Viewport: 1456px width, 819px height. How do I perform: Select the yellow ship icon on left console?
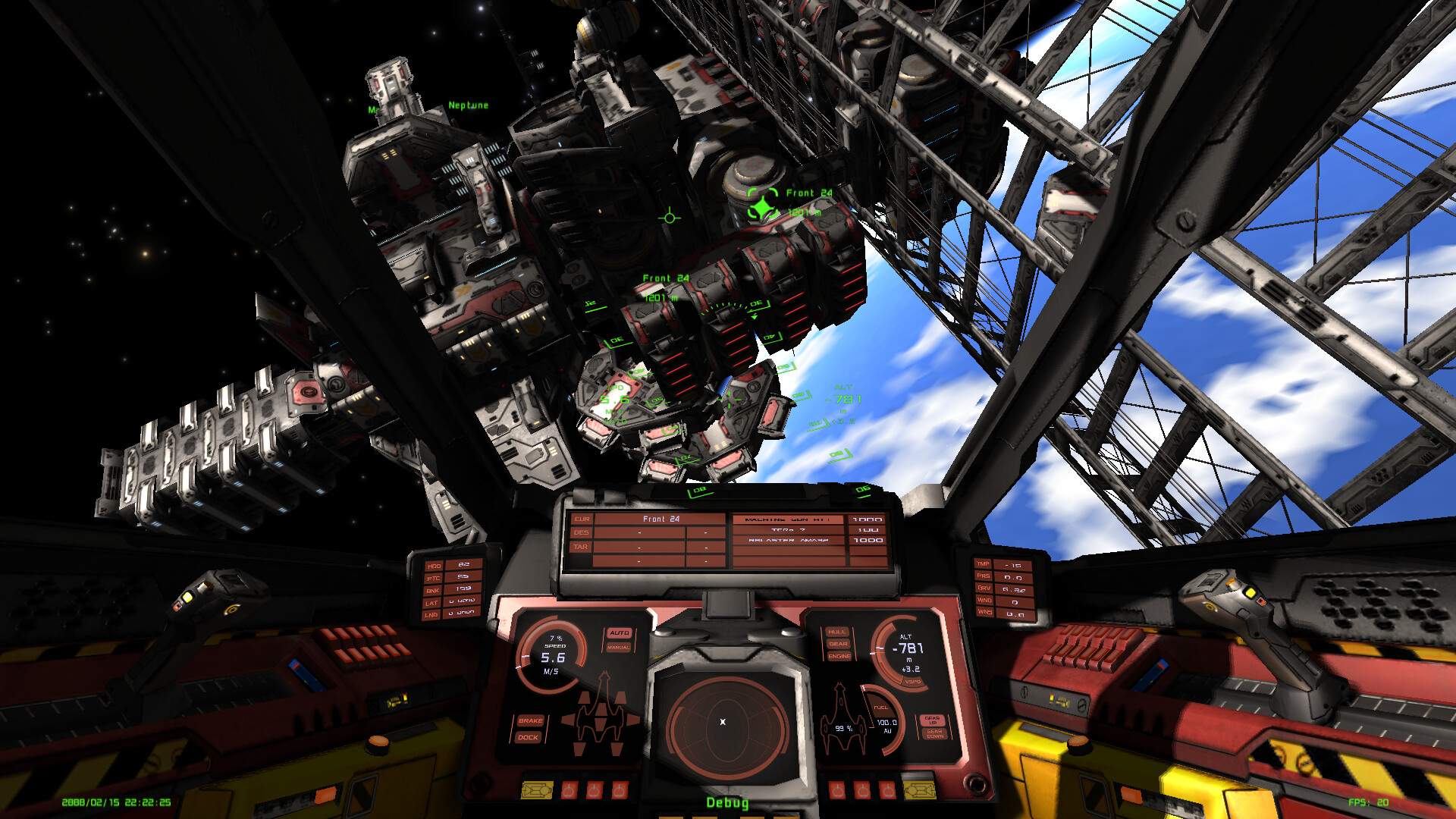point(537,790)
